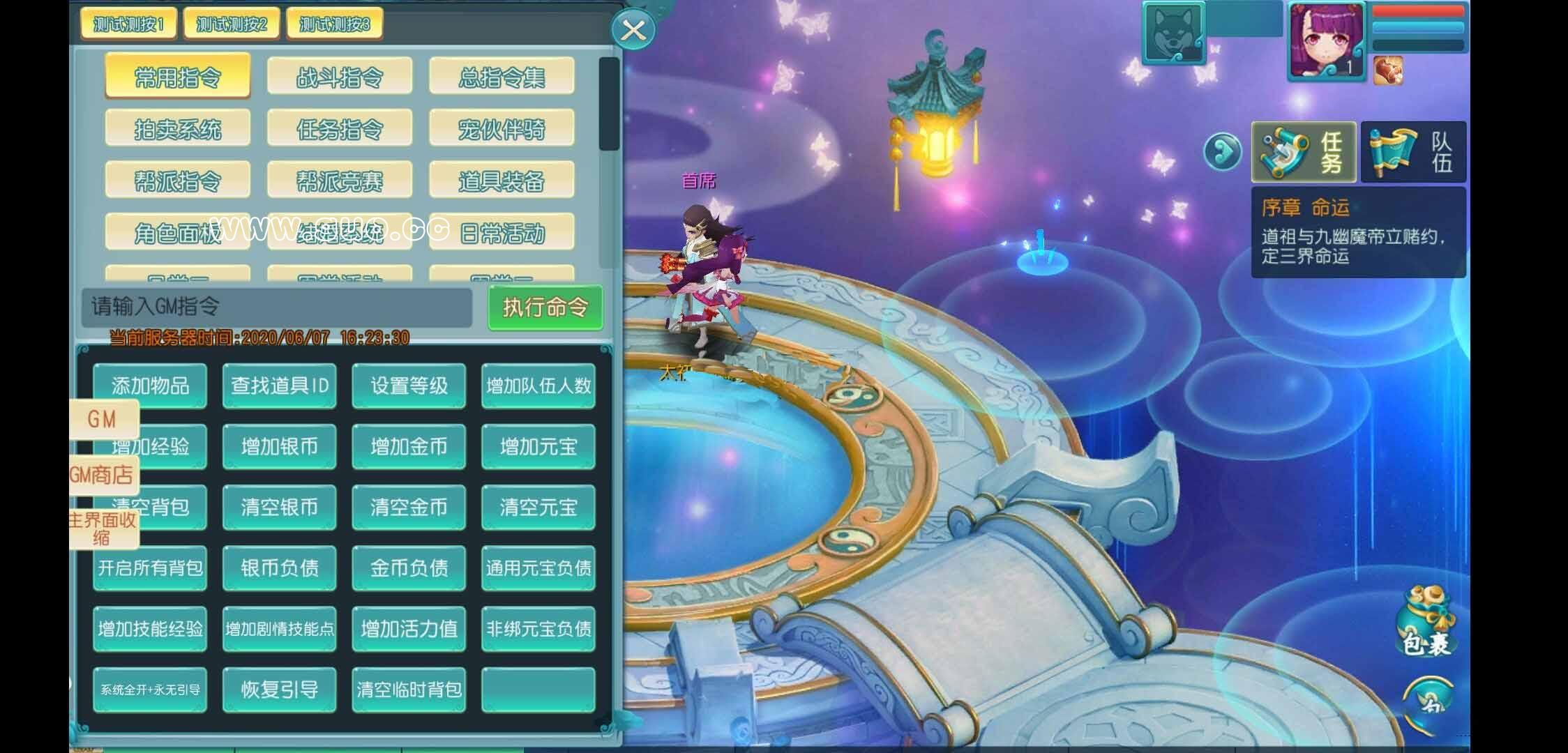Open the 战斗指令 category
Image resolution: width=1568 pixels, height=753 pixels.
point(340,77)
